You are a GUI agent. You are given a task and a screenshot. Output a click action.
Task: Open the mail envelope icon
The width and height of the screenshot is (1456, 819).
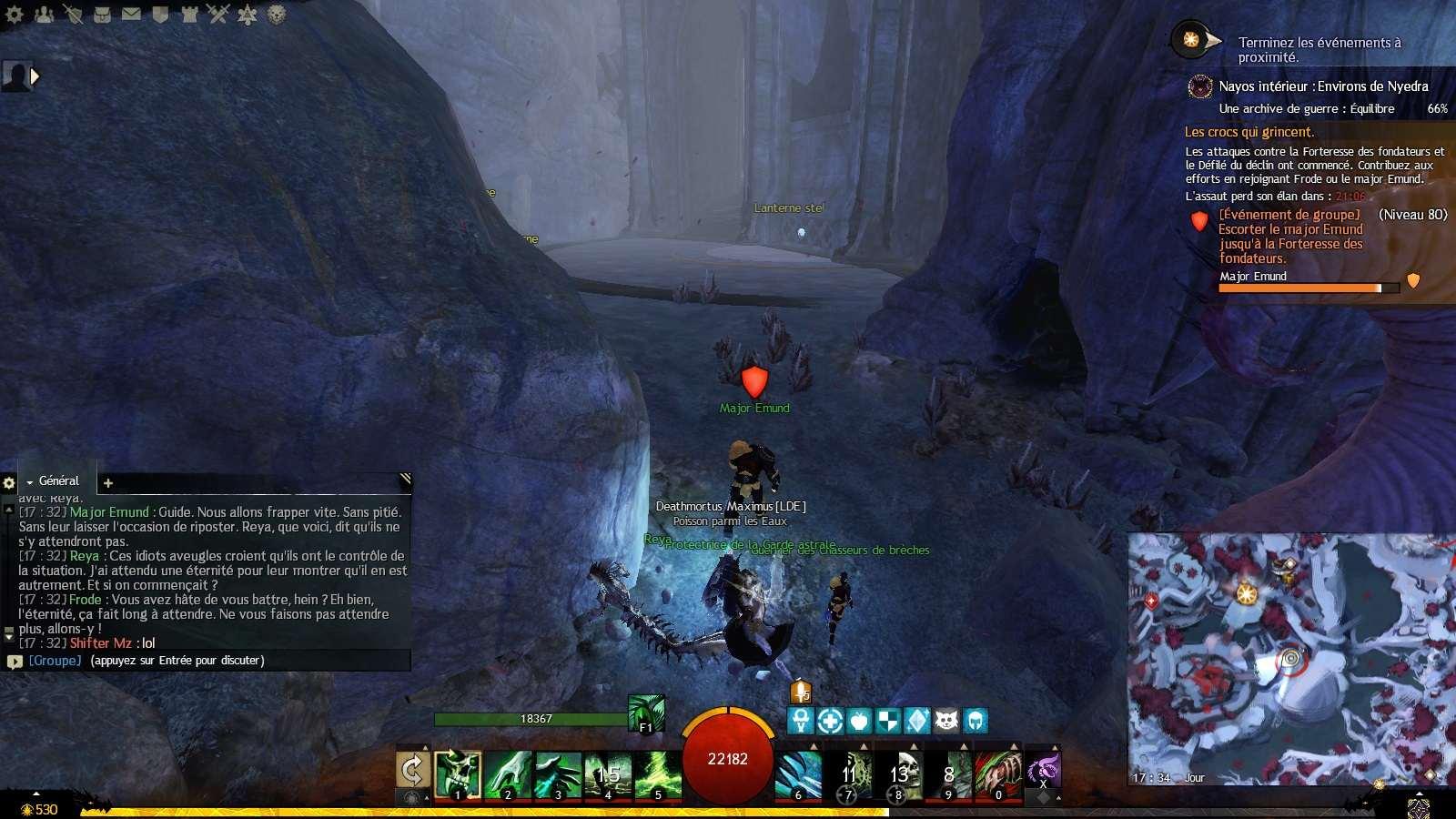pos(131,14)
